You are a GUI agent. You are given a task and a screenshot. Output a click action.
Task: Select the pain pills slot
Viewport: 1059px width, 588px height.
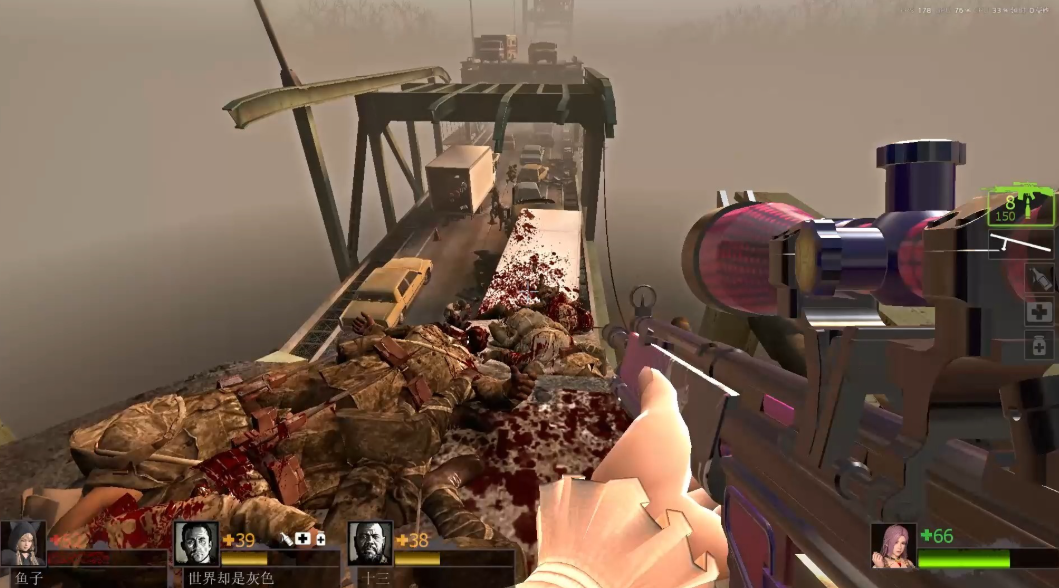click(1039, 346)
